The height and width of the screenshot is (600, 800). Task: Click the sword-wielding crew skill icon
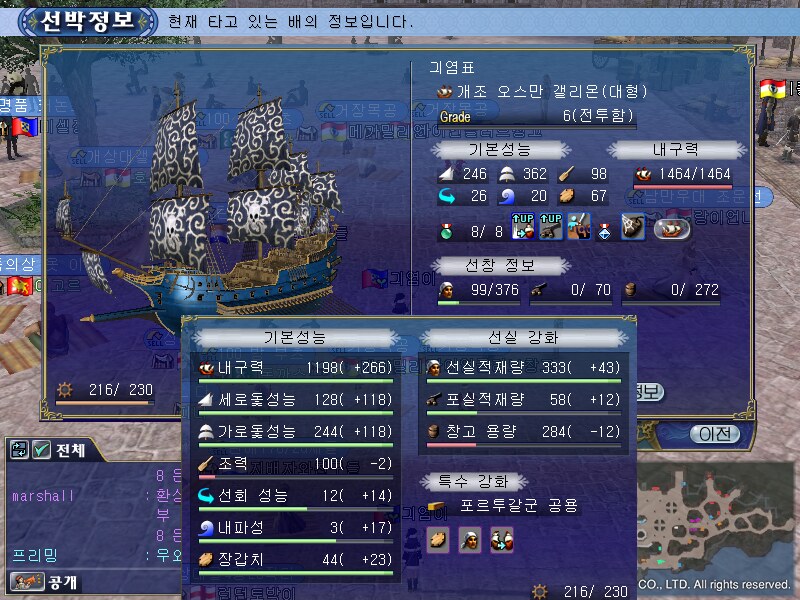tap(576, 228)
